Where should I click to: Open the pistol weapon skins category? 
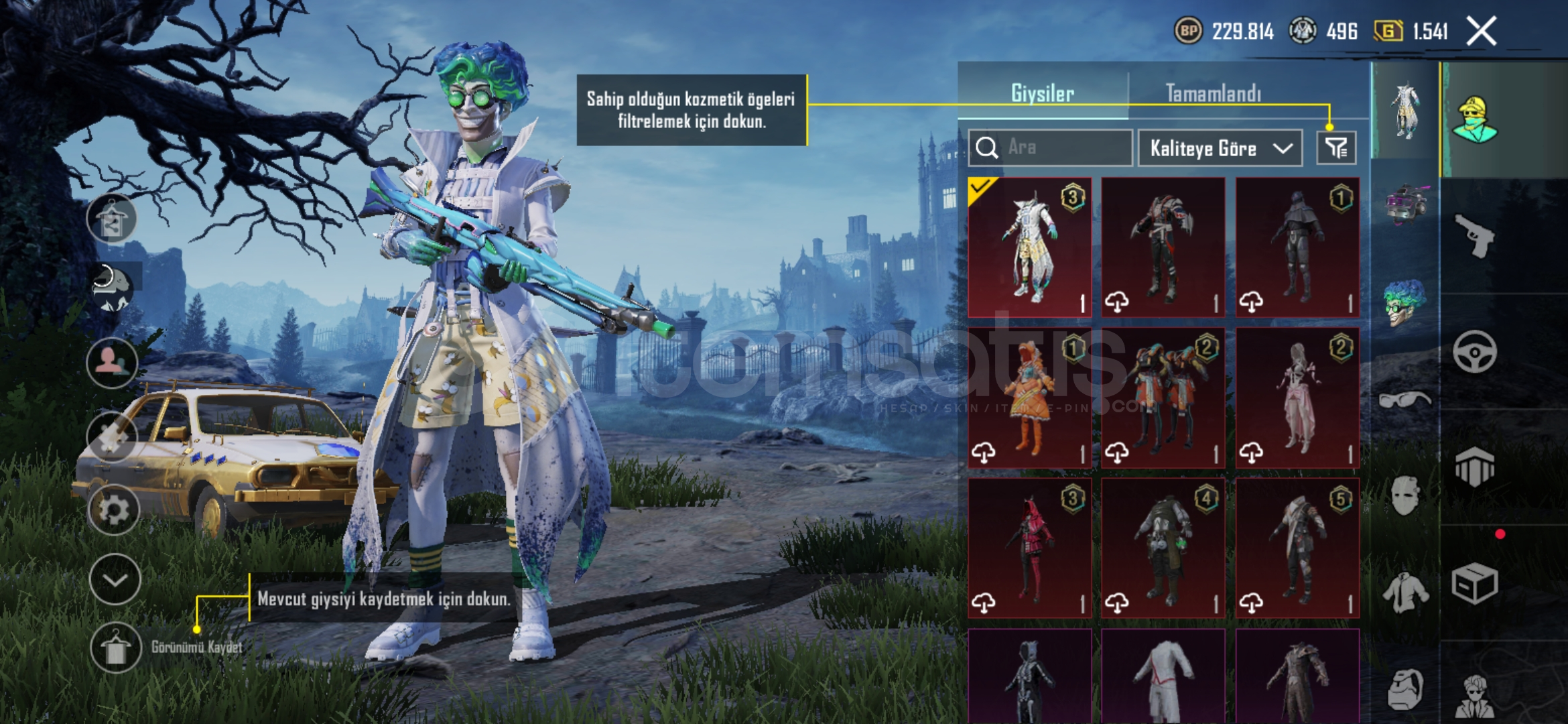(x=1474, y=235)
